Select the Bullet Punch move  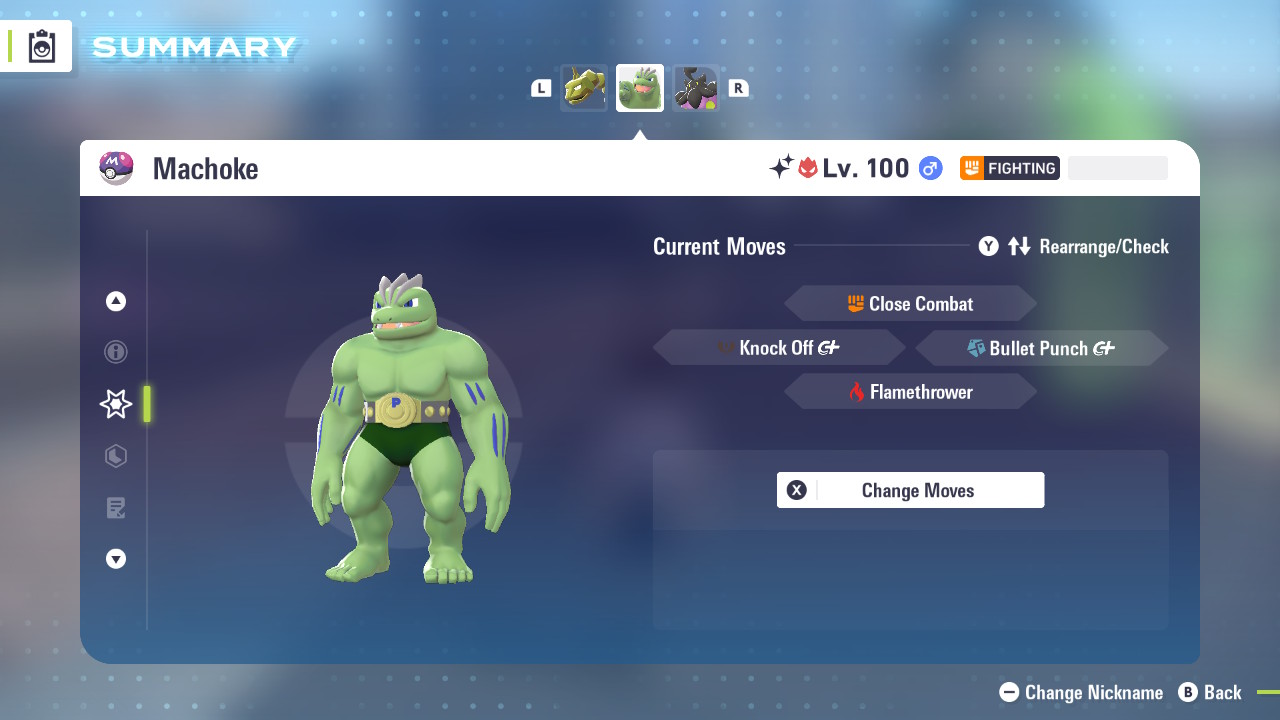[1041, 348]
